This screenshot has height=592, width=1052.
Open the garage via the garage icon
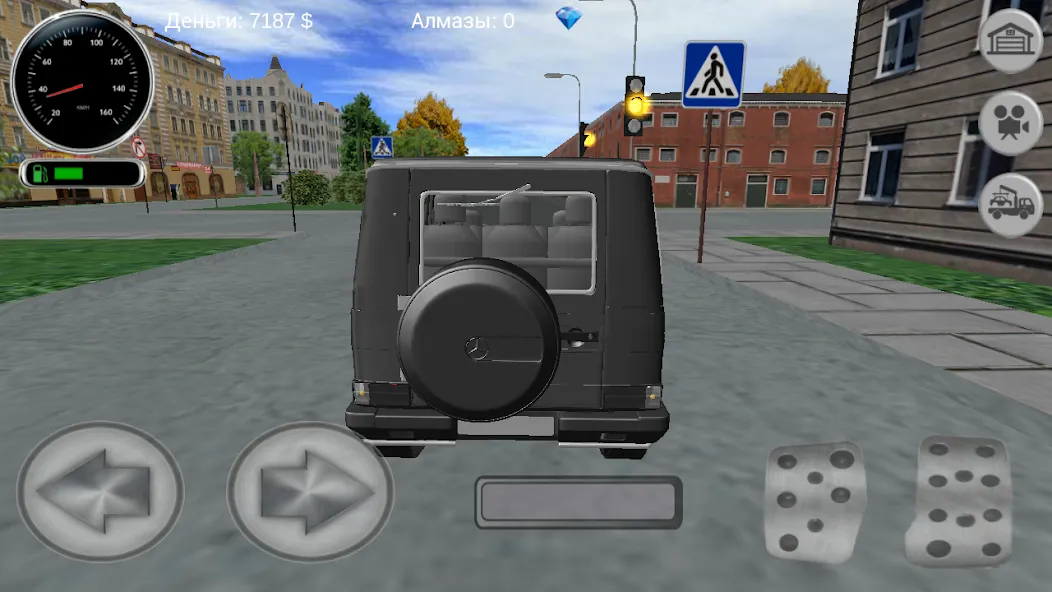(x=1010, y=41)
